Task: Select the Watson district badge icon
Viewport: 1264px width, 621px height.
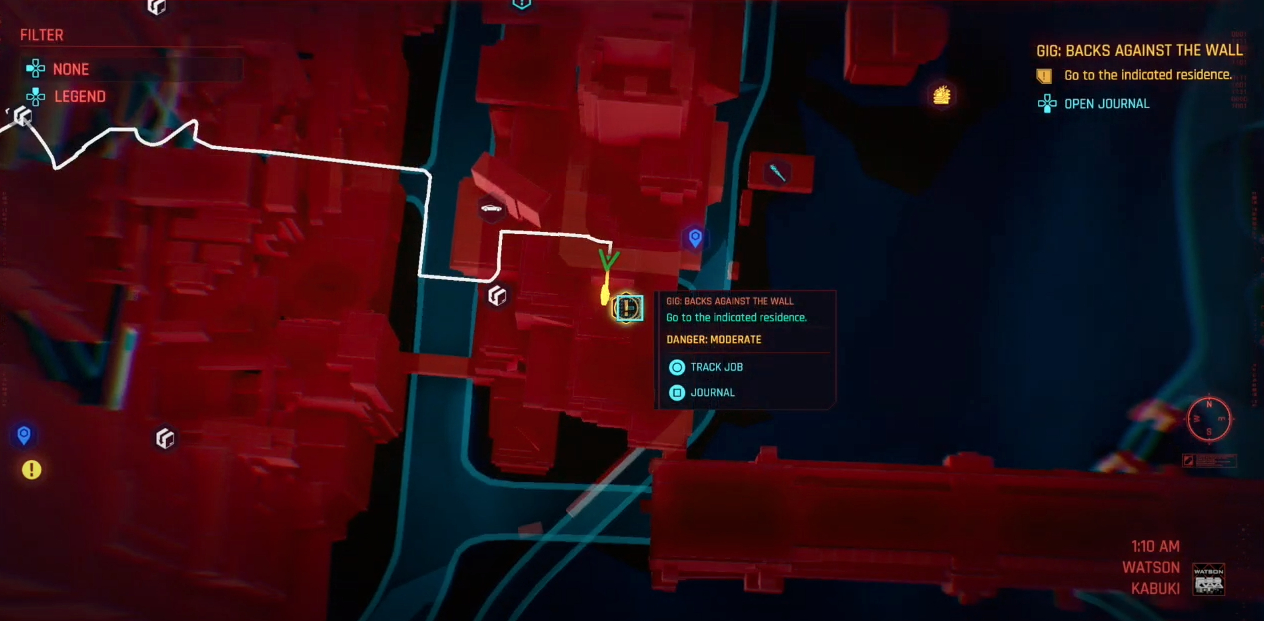Action: click(x=1209, y=578)
